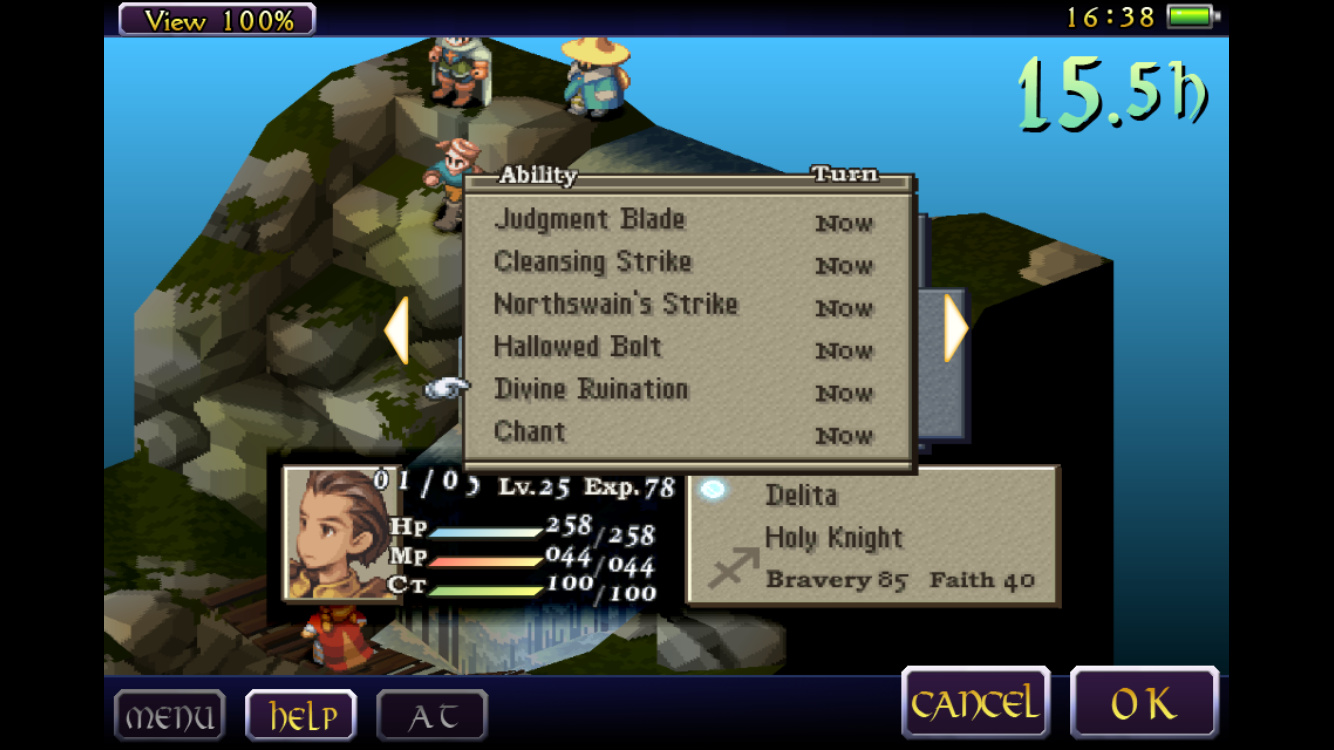Select the Judgment Blade ability

coord(590,220)
